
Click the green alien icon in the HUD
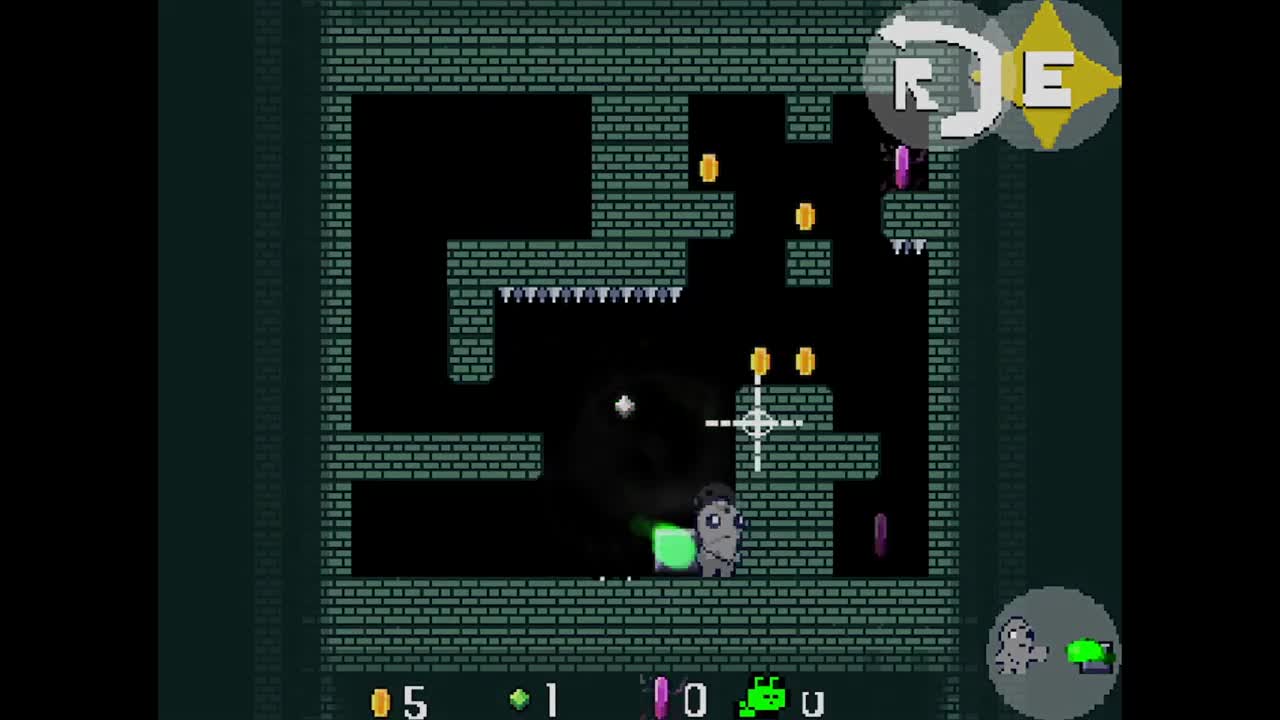pos(763,693)
